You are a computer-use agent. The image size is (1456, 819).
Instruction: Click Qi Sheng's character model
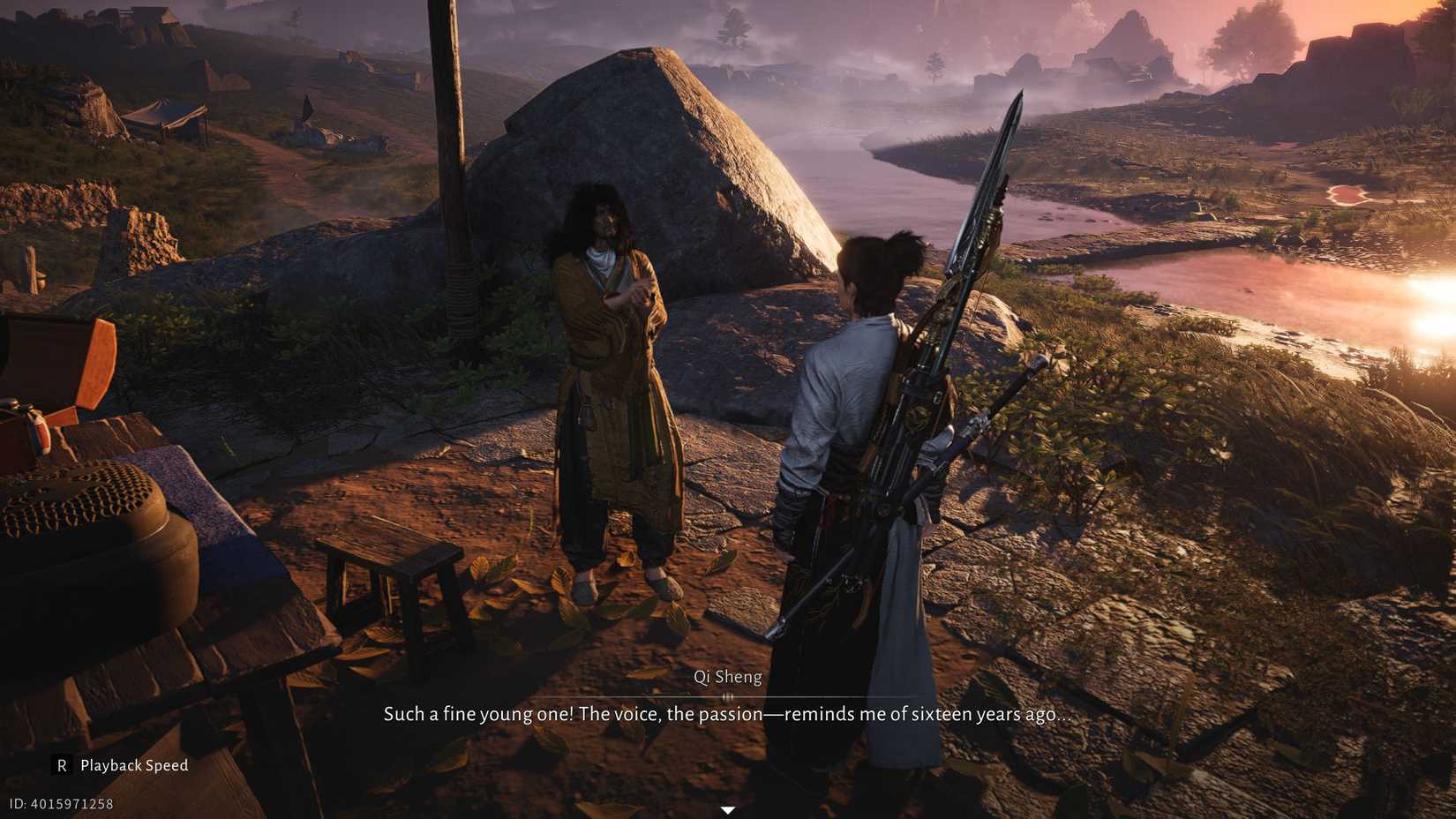point(609,379)
